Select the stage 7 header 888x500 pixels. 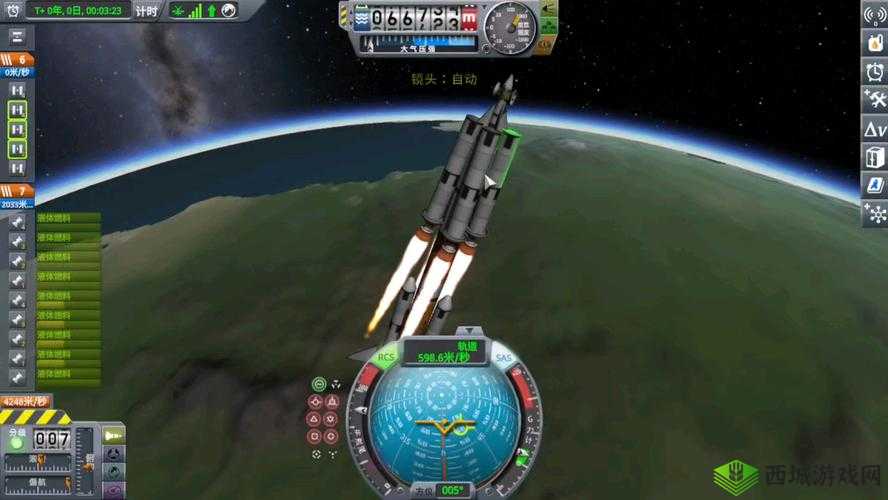pos(17,190)
